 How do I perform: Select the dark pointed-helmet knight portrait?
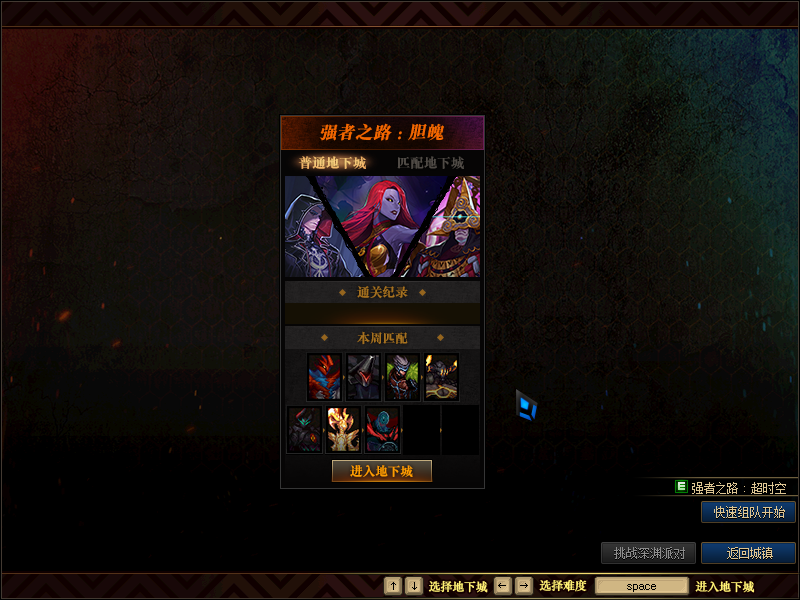(363, 377)
